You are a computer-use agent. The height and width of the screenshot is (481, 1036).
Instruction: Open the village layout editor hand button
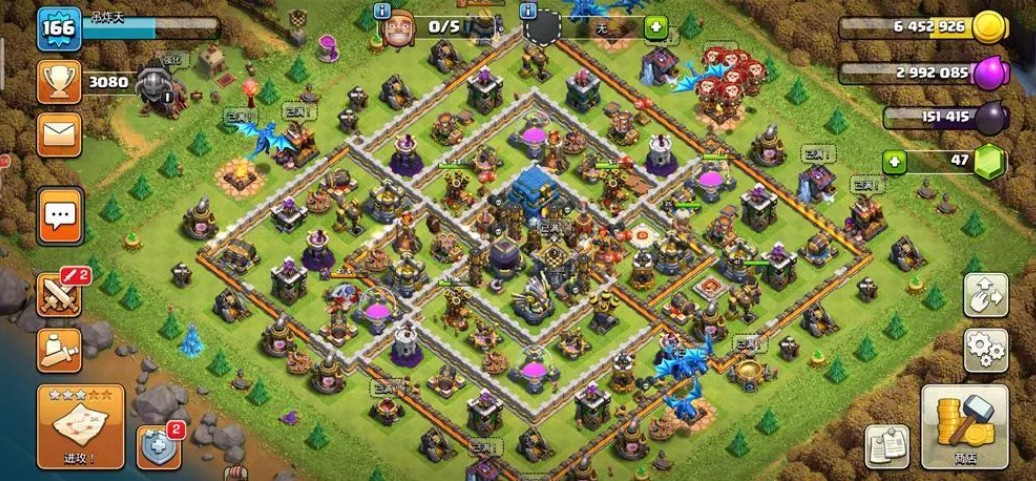pyautogui.click(x=985, y=295)
